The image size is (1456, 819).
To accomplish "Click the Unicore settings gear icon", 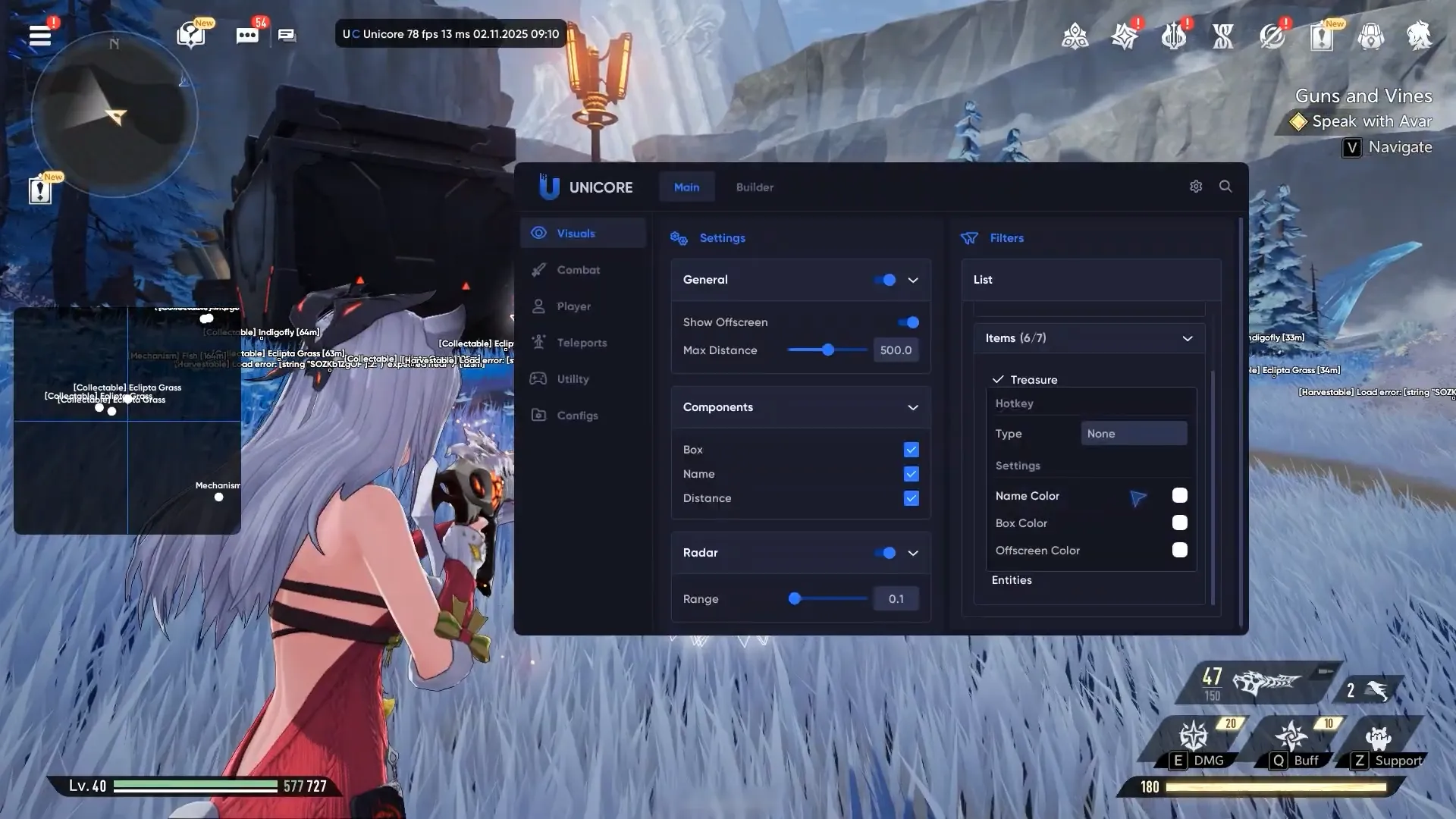I will click(1196, 186).
